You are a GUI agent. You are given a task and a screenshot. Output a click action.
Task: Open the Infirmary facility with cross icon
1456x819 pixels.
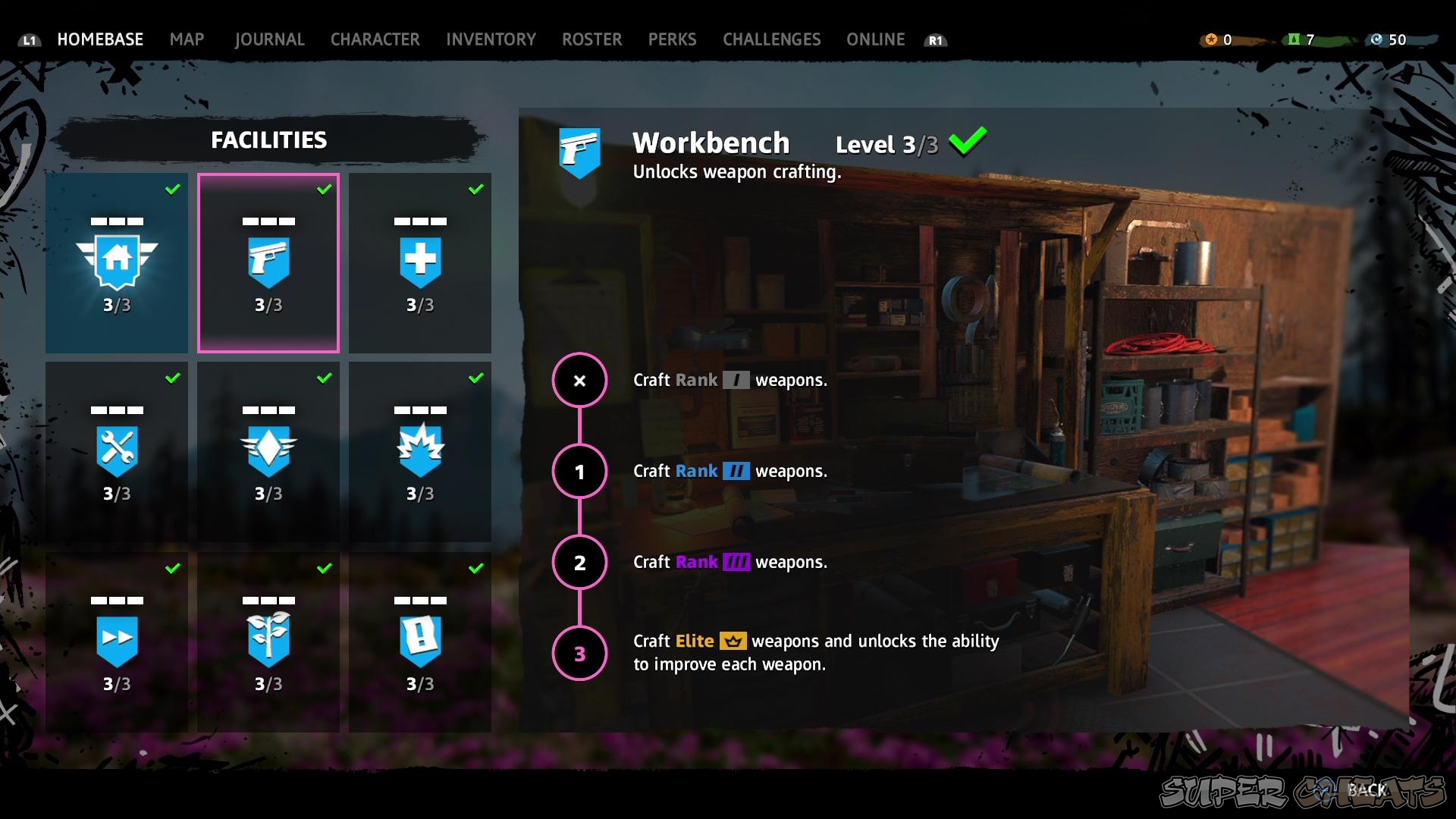point(420,262)
